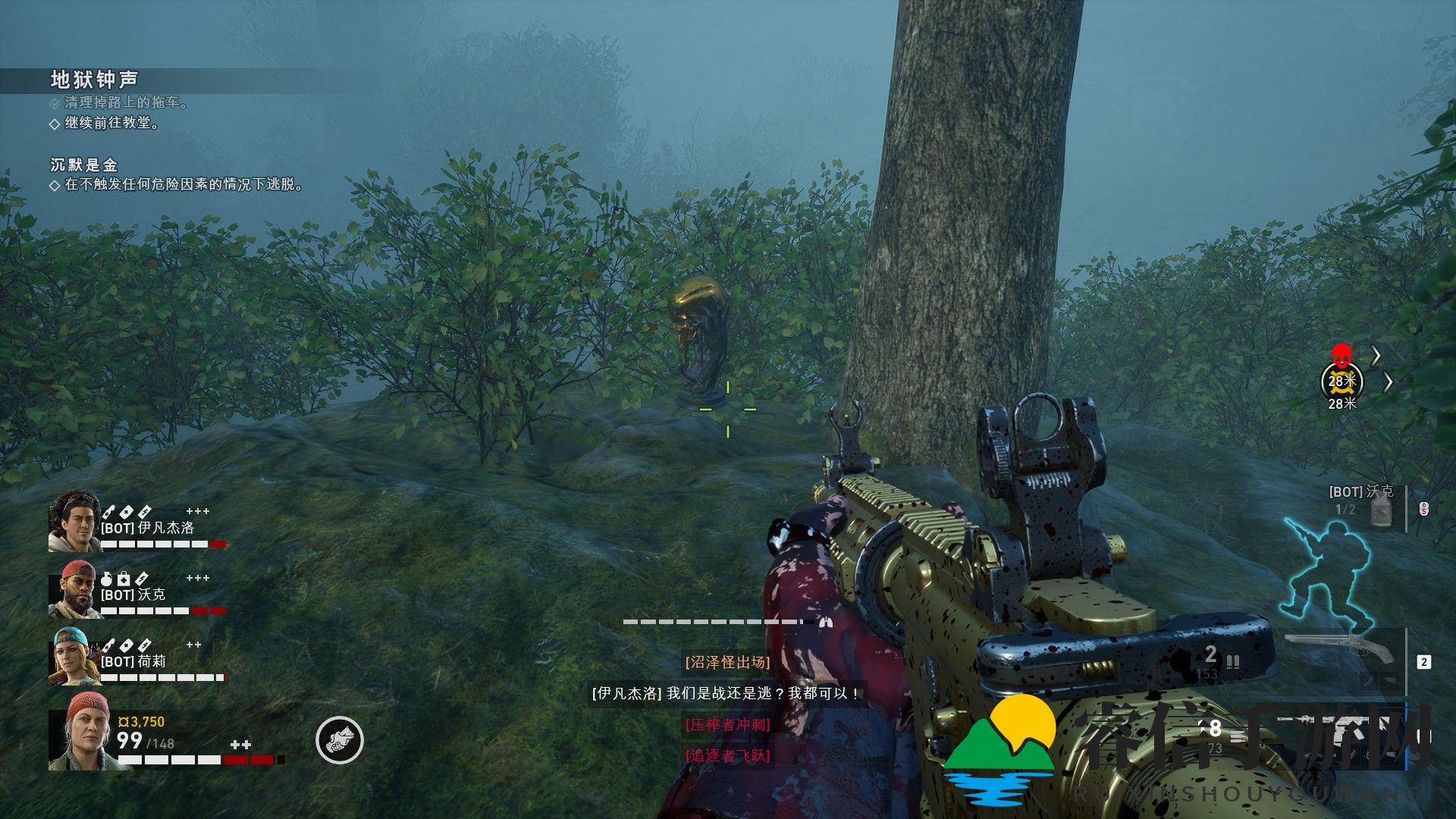Select the 28米 objective waypoint marker
This screenshot has height=819, width=1456.
pyautogui.click(x=1341, y=381)
